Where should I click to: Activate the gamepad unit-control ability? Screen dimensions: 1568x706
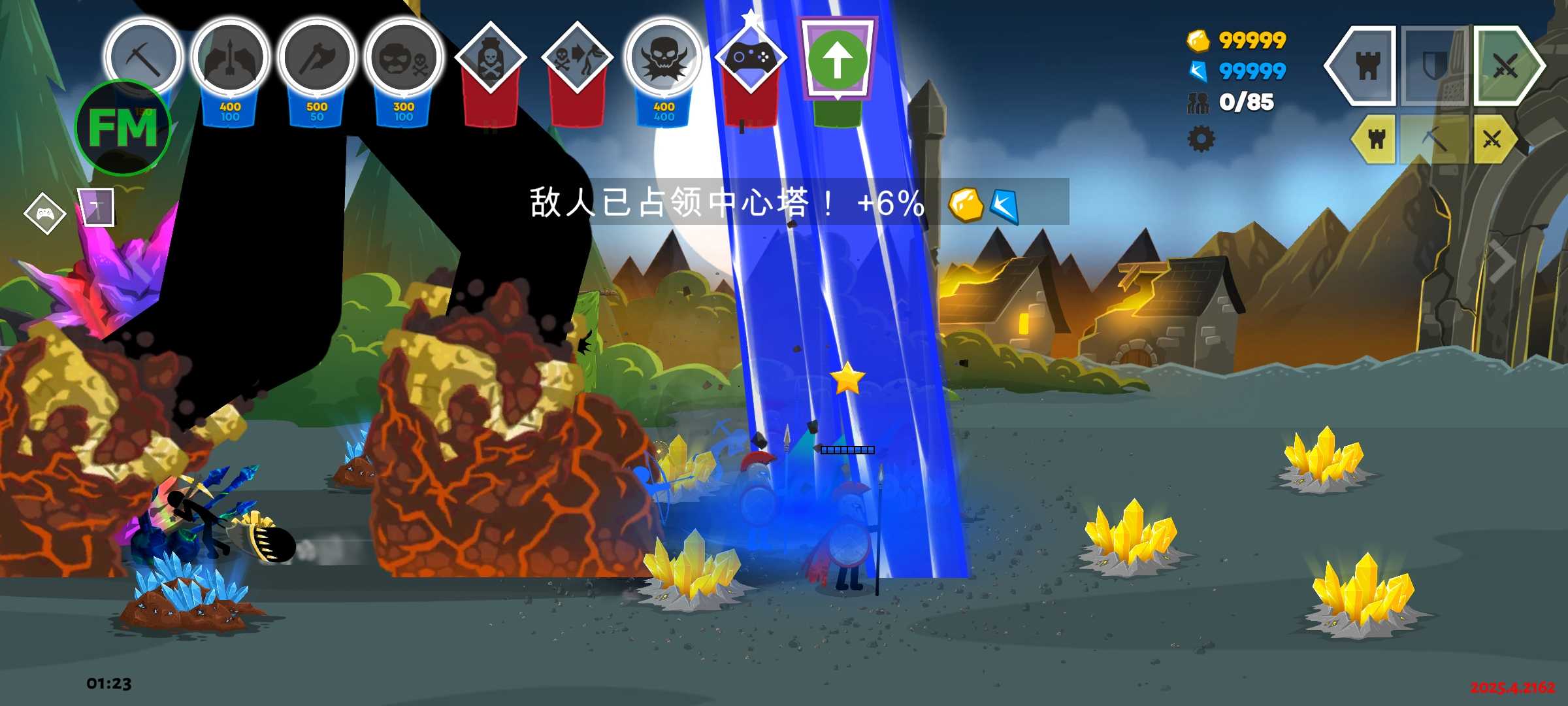click(x=750, y=59)
